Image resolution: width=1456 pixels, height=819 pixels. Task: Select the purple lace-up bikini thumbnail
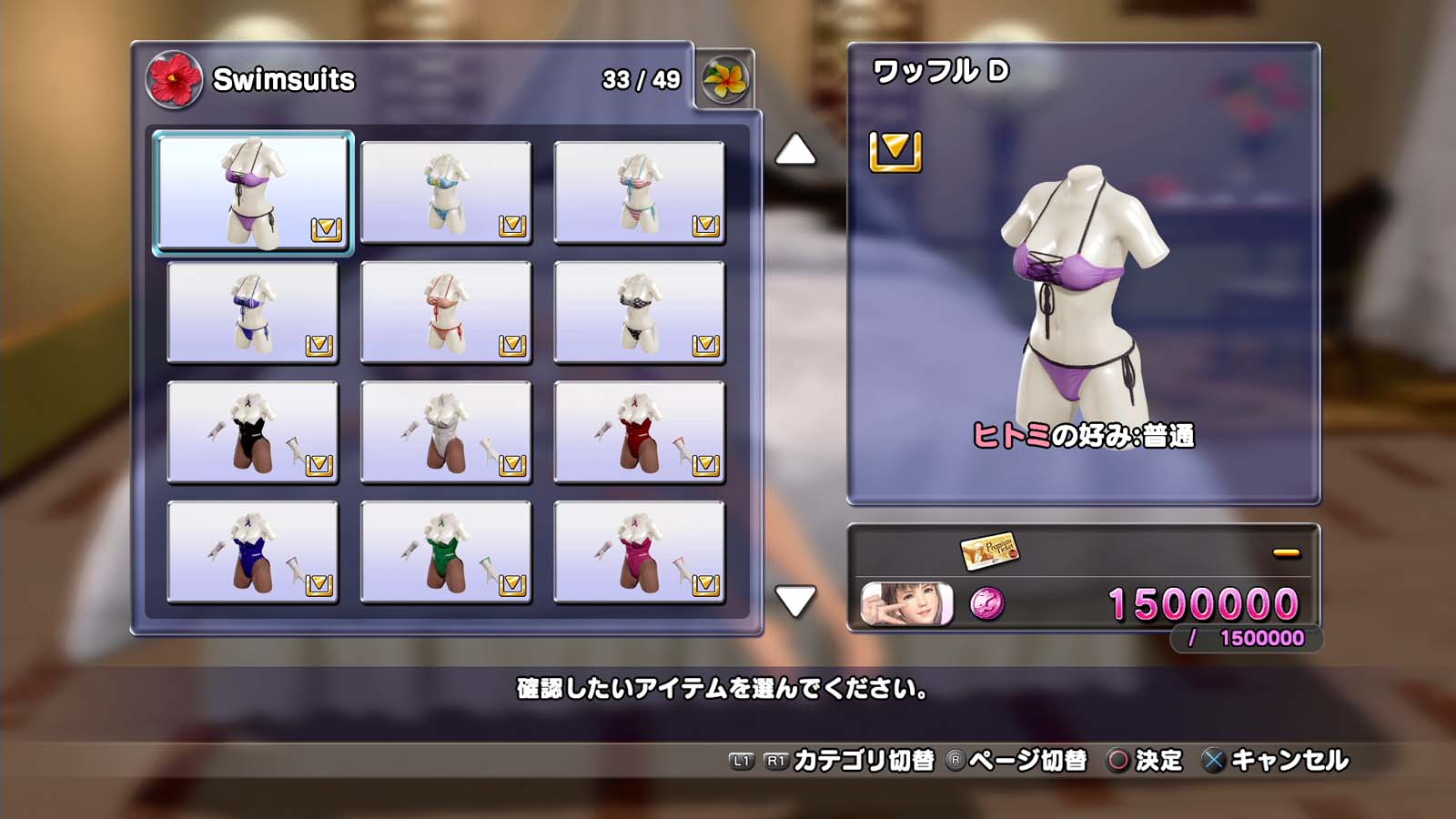[x=253, y=192]
